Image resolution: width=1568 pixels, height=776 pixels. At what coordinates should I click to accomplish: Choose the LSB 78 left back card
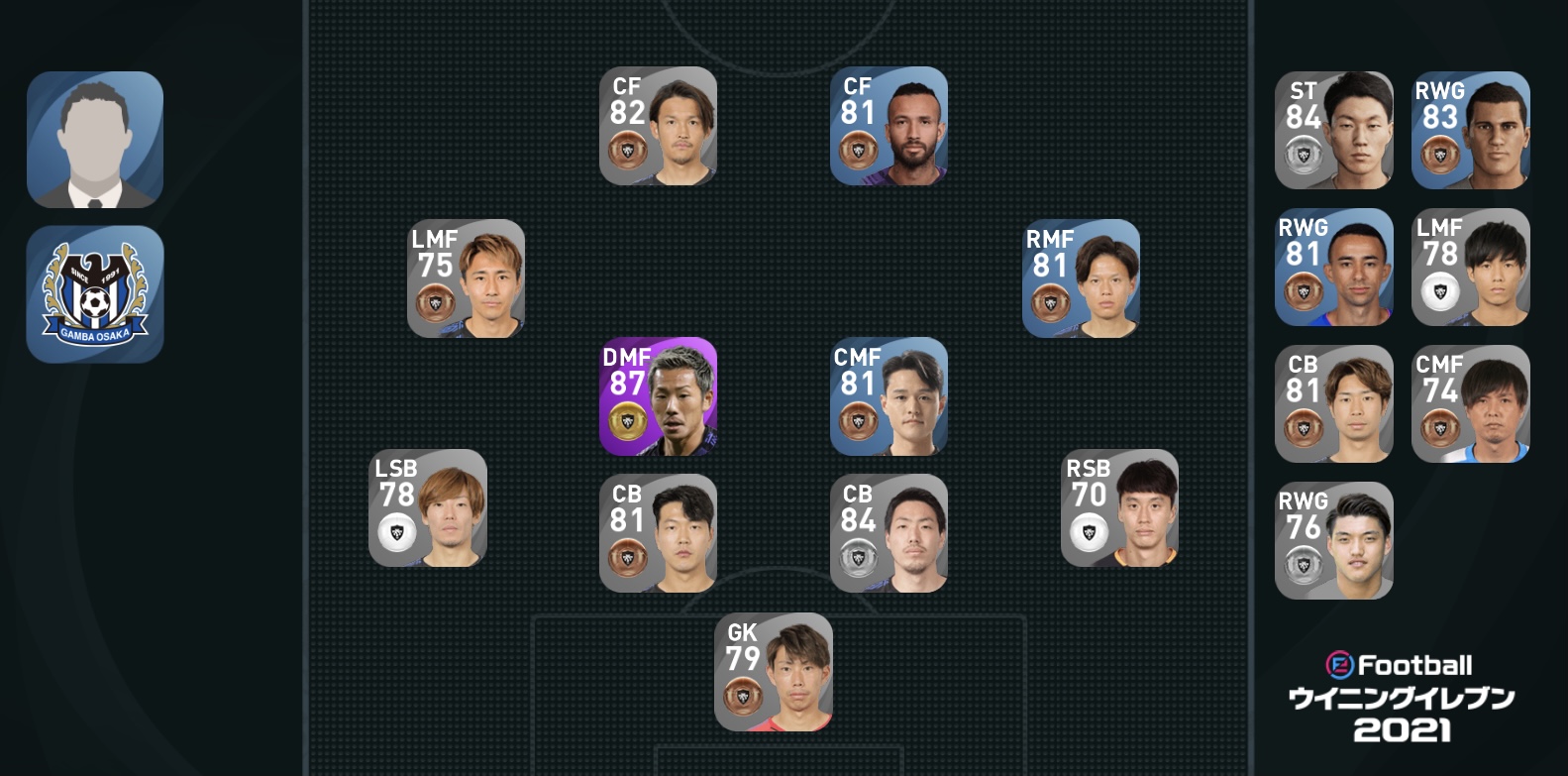click(427, 507)
